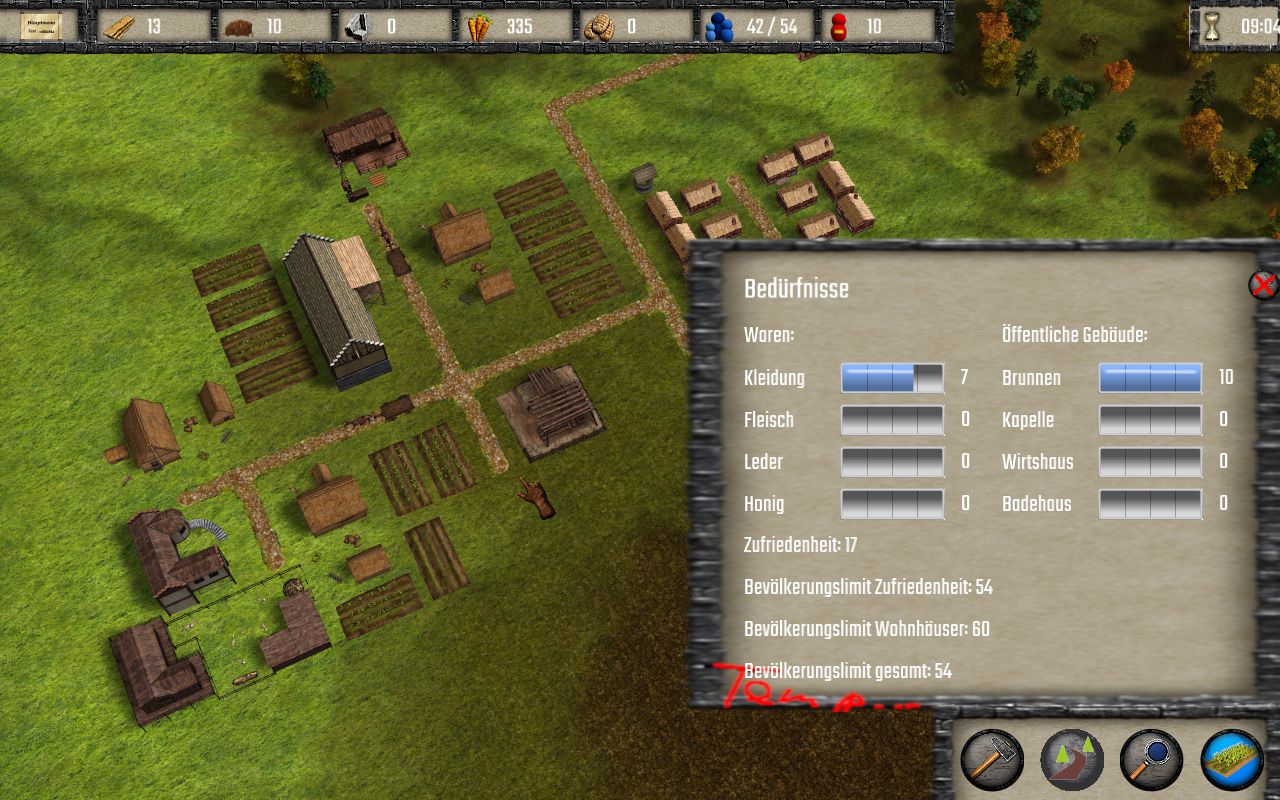Close the Bedürfnisse panel
This screenshot has width=1280, height=800.
[x=1263, y=286]
